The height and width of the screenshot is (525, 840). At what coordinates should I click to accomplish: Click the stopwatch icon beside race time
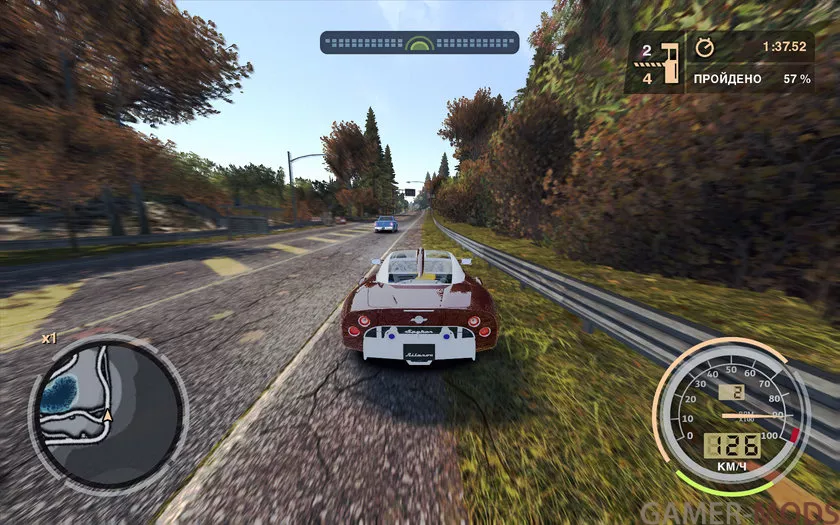click(705, 46)
